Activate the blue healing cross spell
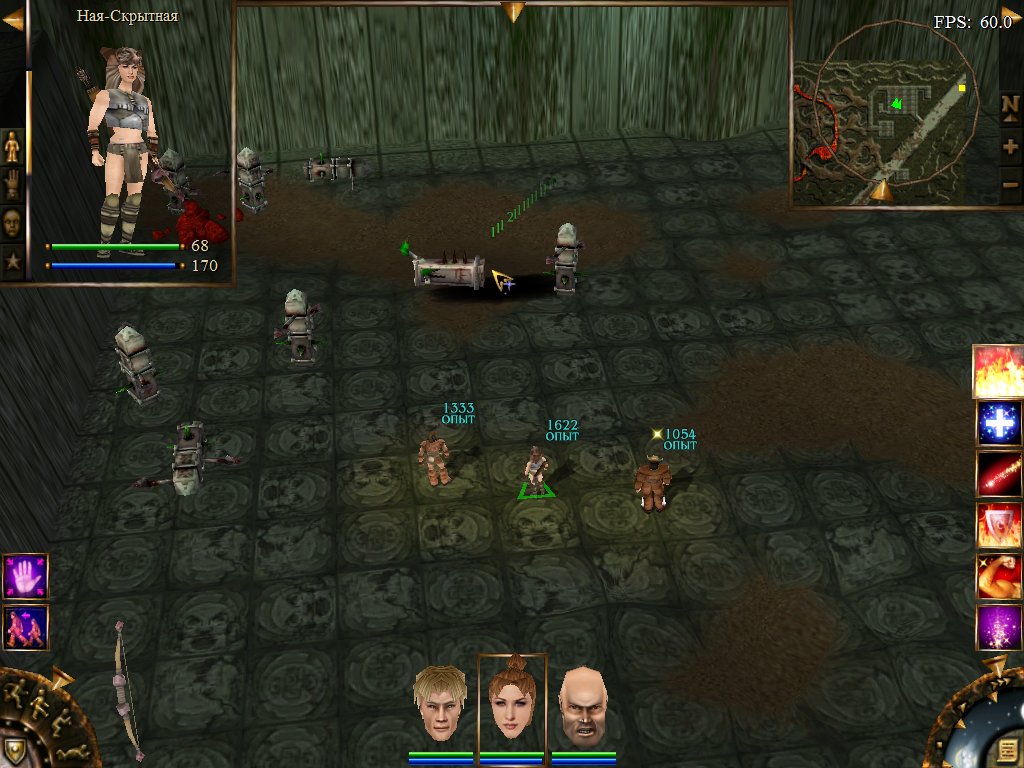 [x=998, y=422]
